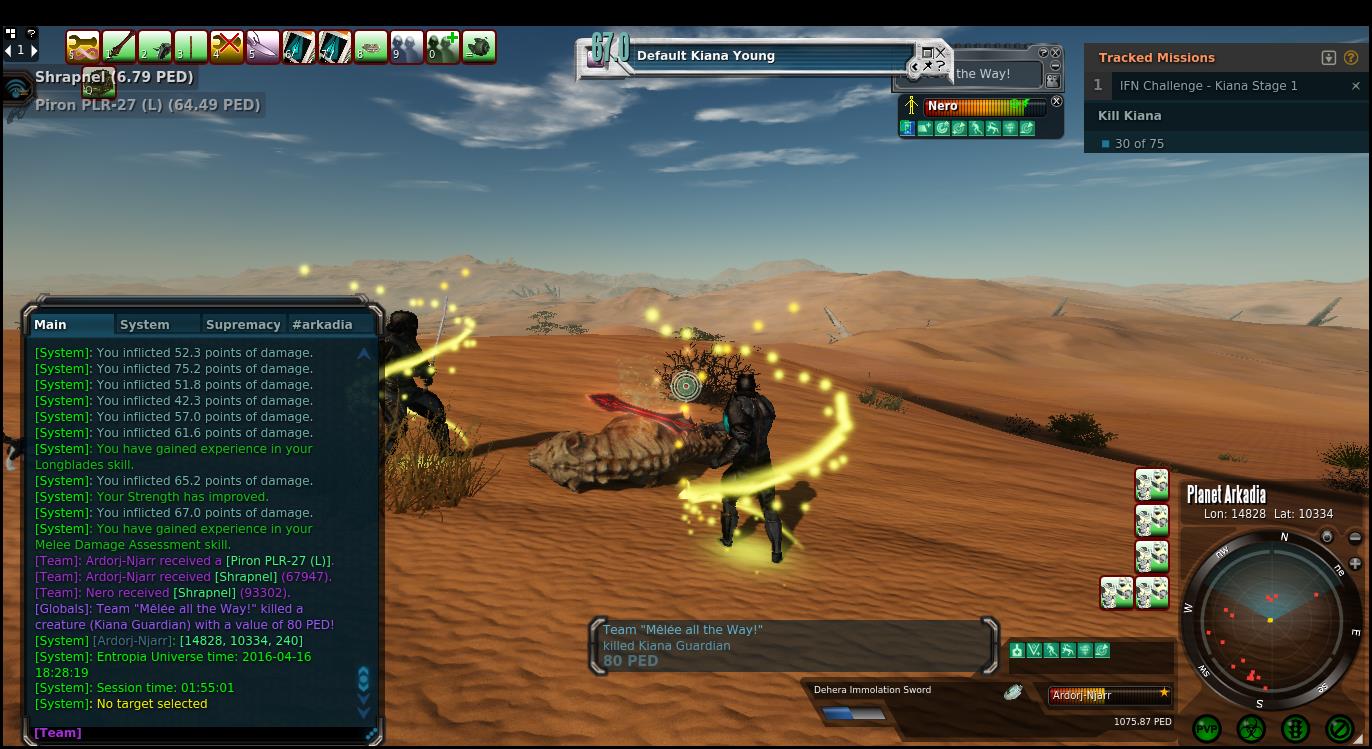Close the Nero team member bar

(1056, 102)
